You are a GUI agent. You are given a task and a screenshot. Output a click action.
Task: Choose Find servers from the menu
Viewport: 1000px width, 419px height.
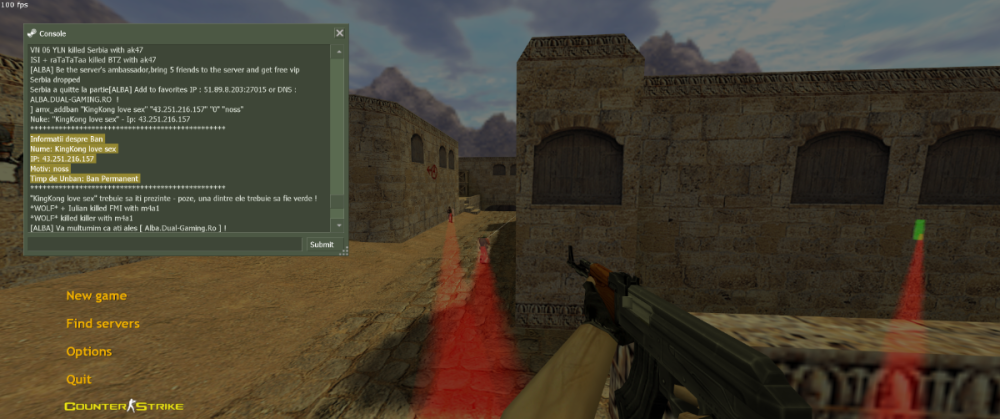(102, 324)
